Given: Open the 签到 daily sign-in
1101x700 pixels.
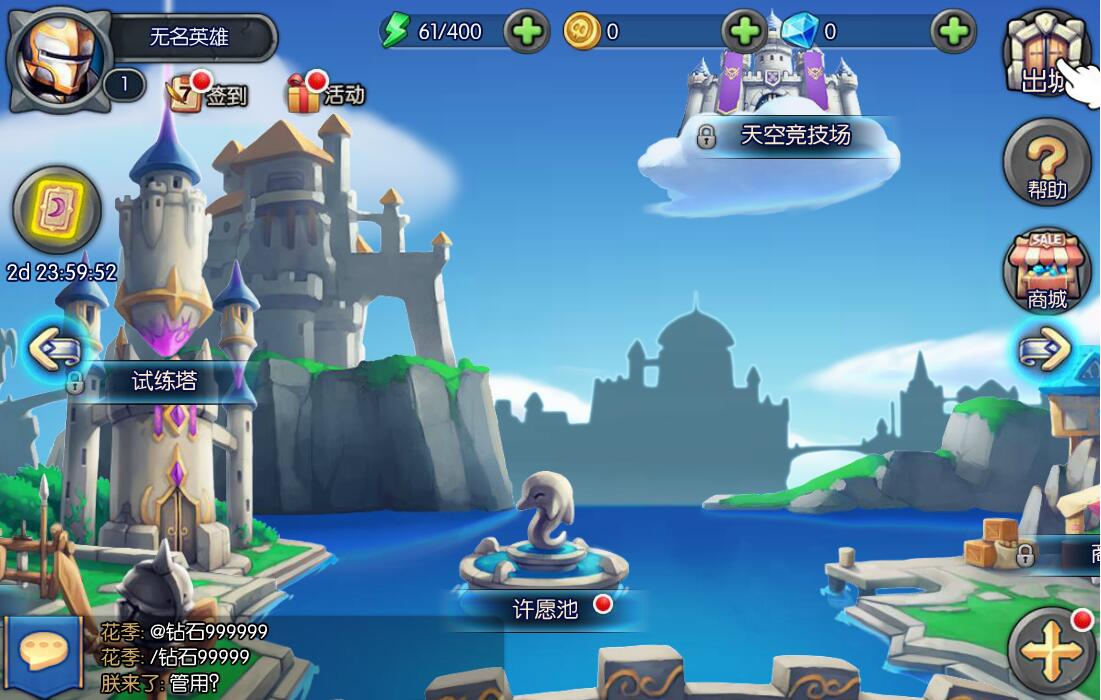Looking at the screenshot, I should (x=207, y=94).
